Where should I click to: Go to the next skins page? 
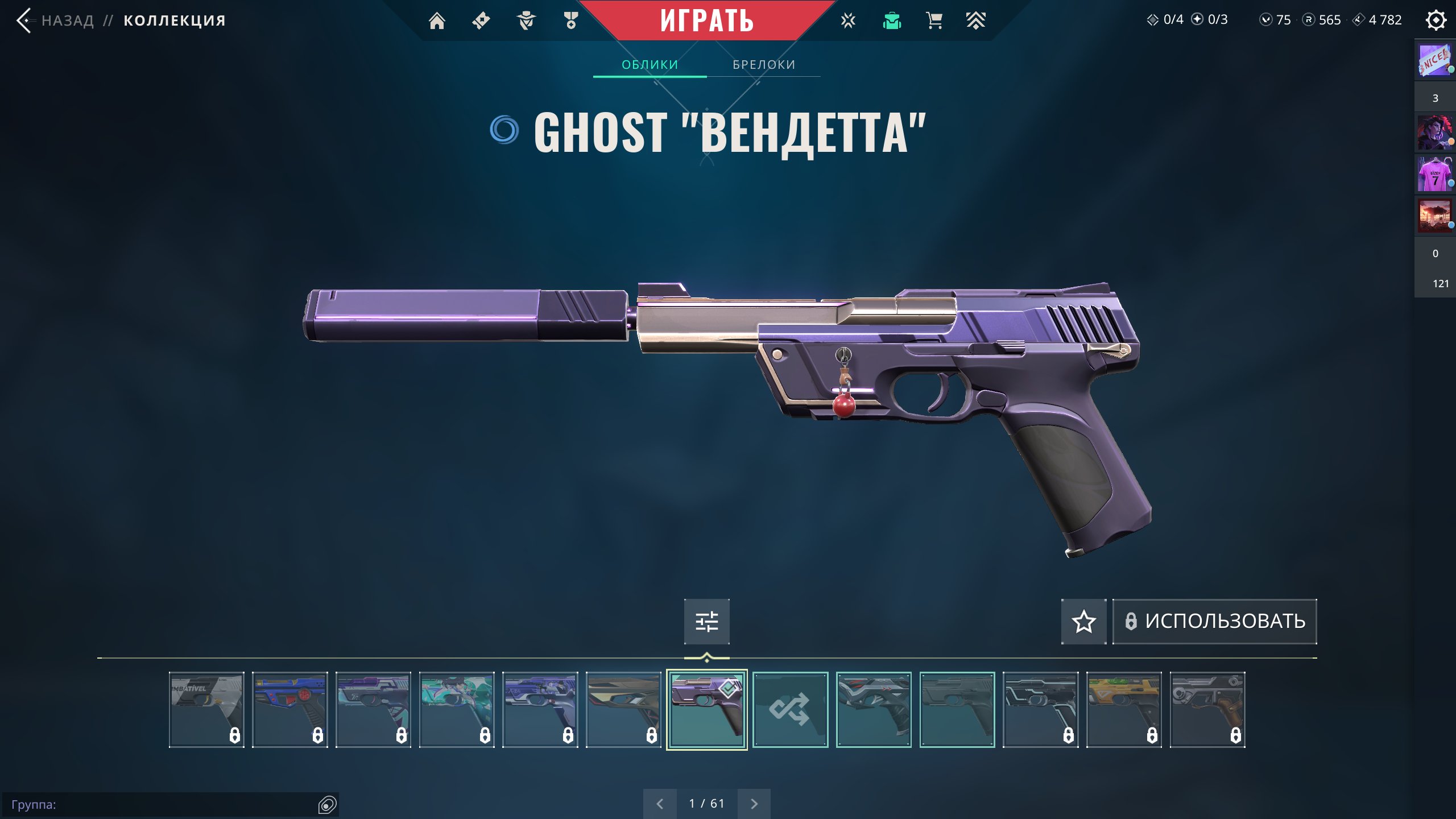(x=754, y=804)
